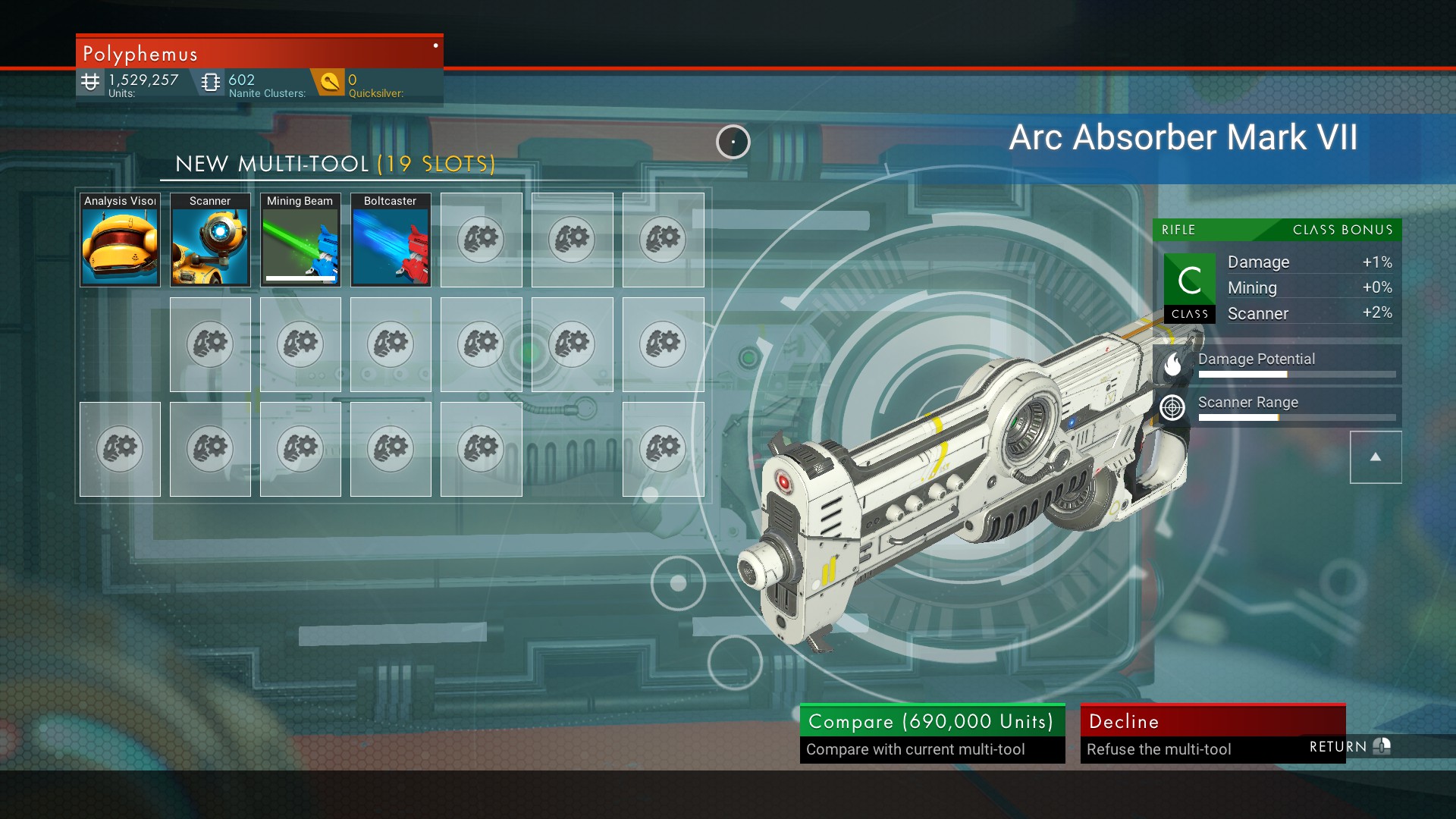Select the Scanner technology slot
This screenshot has height=819, width=1456.
[210, 240]
